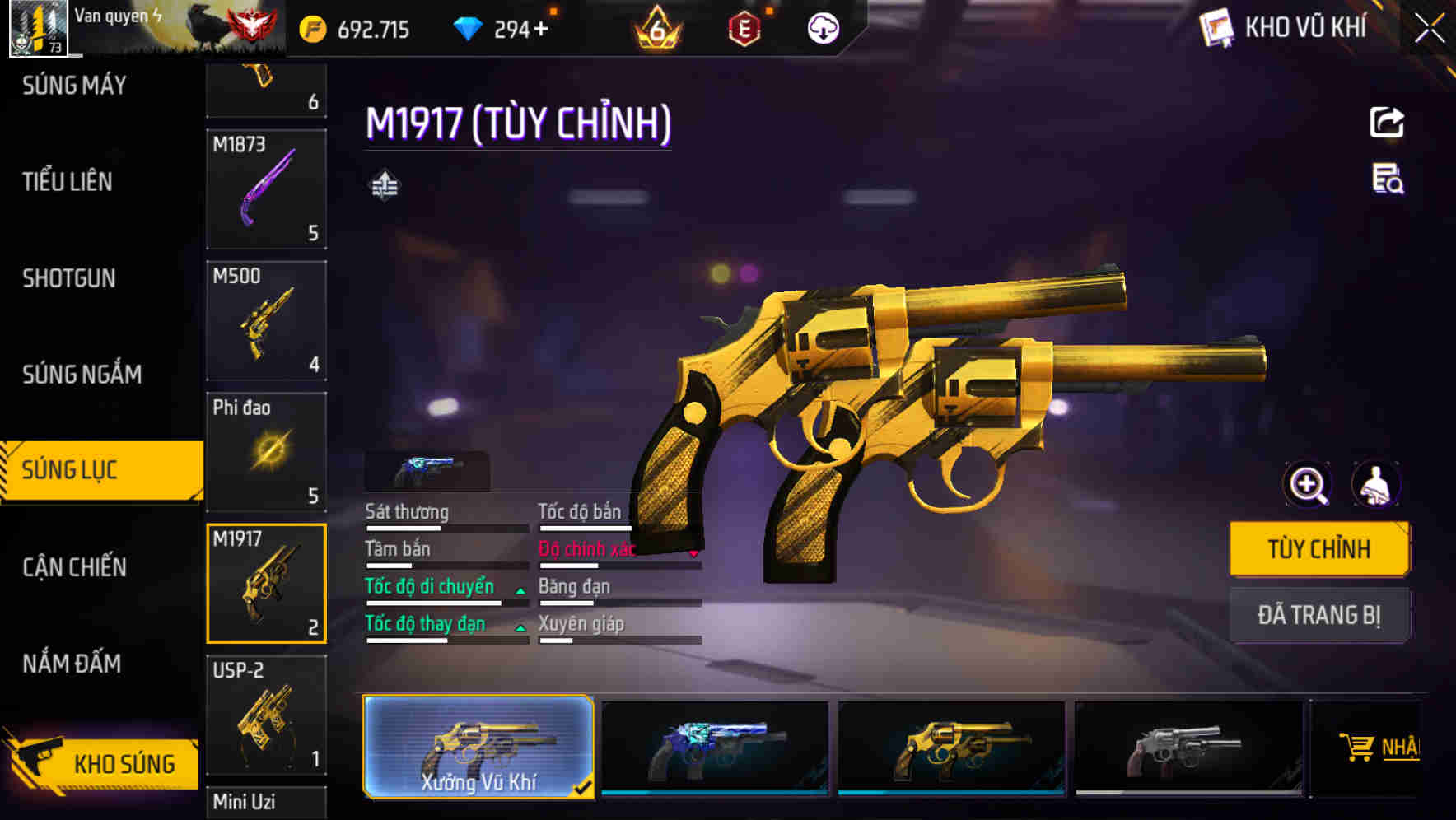1456x820 pixels.
Task: Click the cloud download icon in top bar
Action: pyautogui.click(x=822, y=27)
